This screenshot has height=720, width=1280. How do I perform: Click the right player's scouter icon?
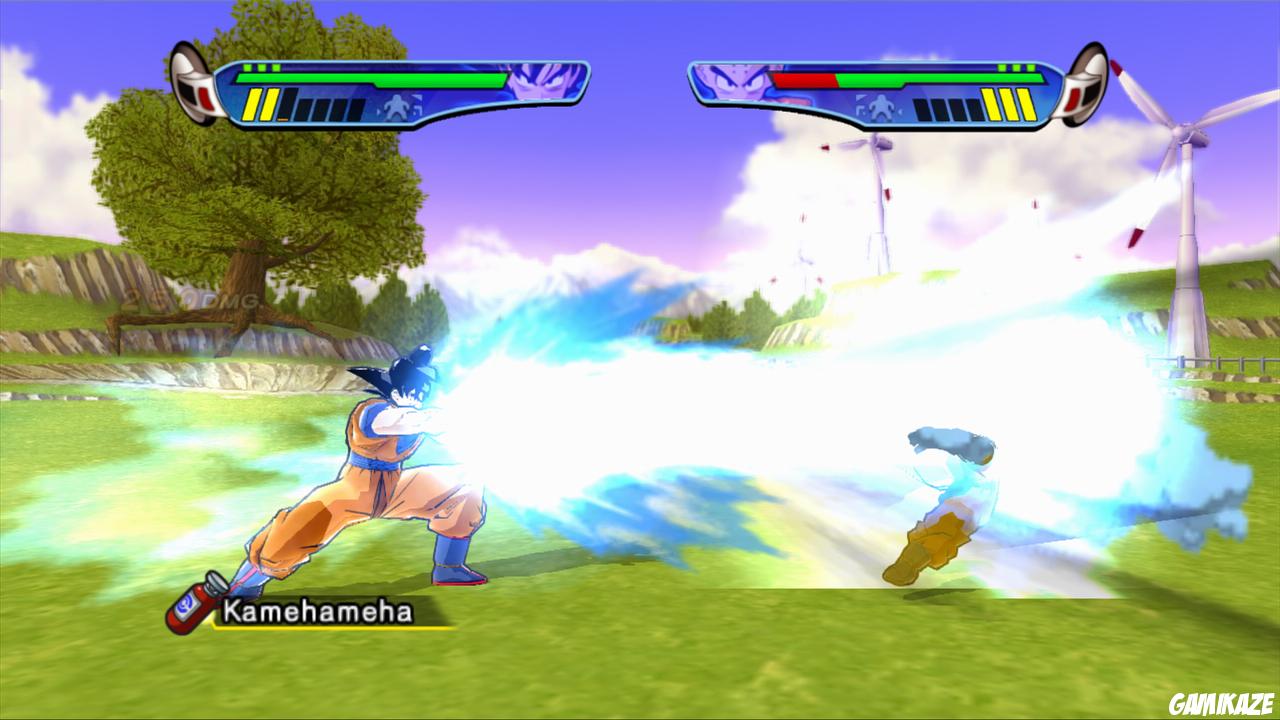[x=1090, y=87]
